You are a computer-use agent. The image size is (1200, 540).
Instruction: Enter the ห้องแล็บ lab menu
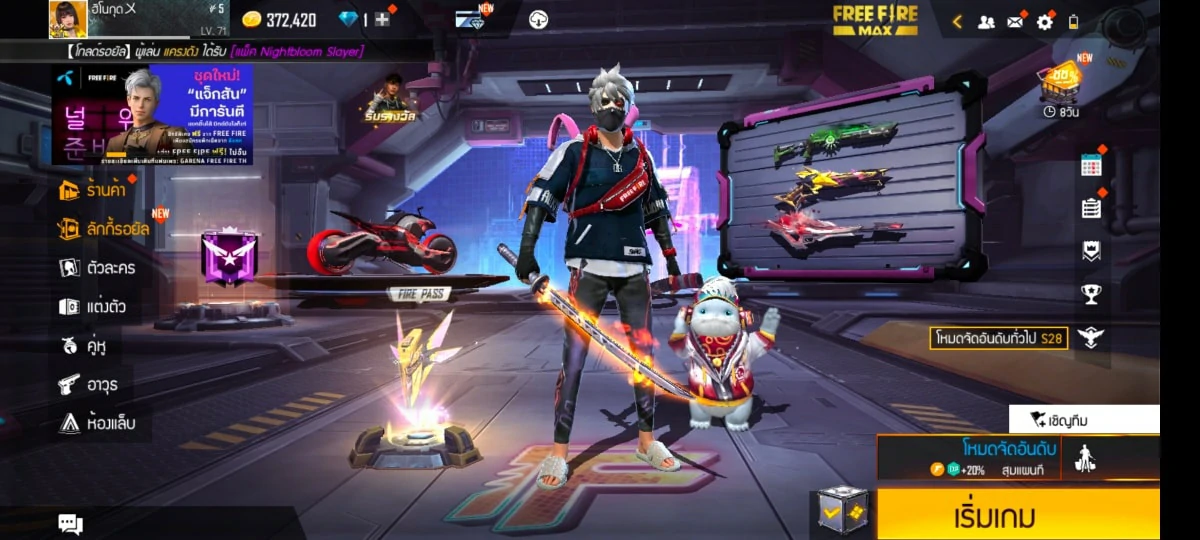96,423
